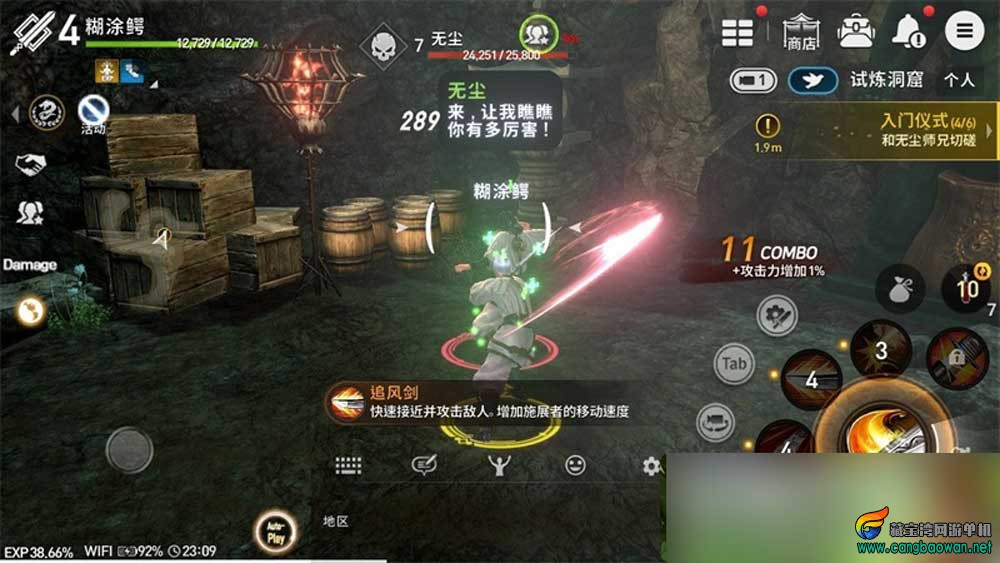Open the party members icon
This screenshot has height=563, width=1000.
tap(30, 212)
